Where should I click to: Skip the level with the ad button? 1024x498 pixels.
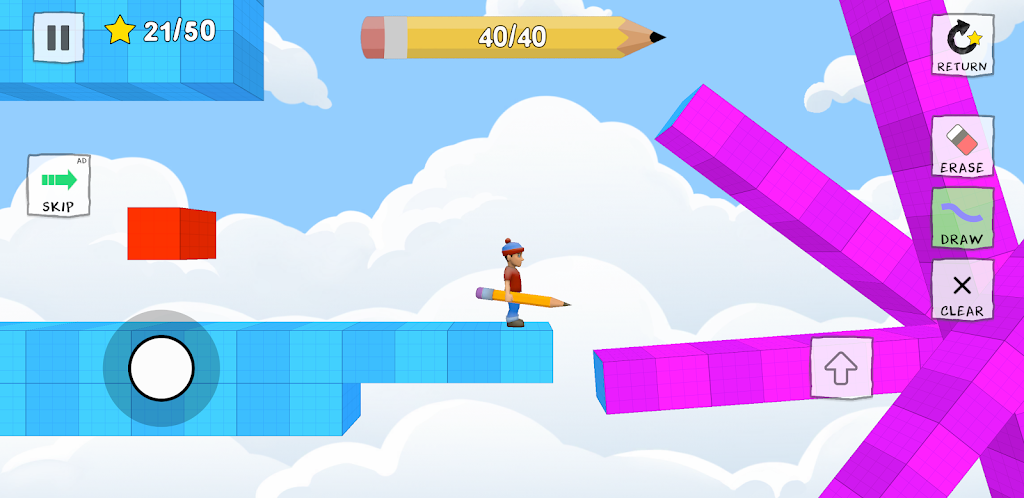point(59,186)
